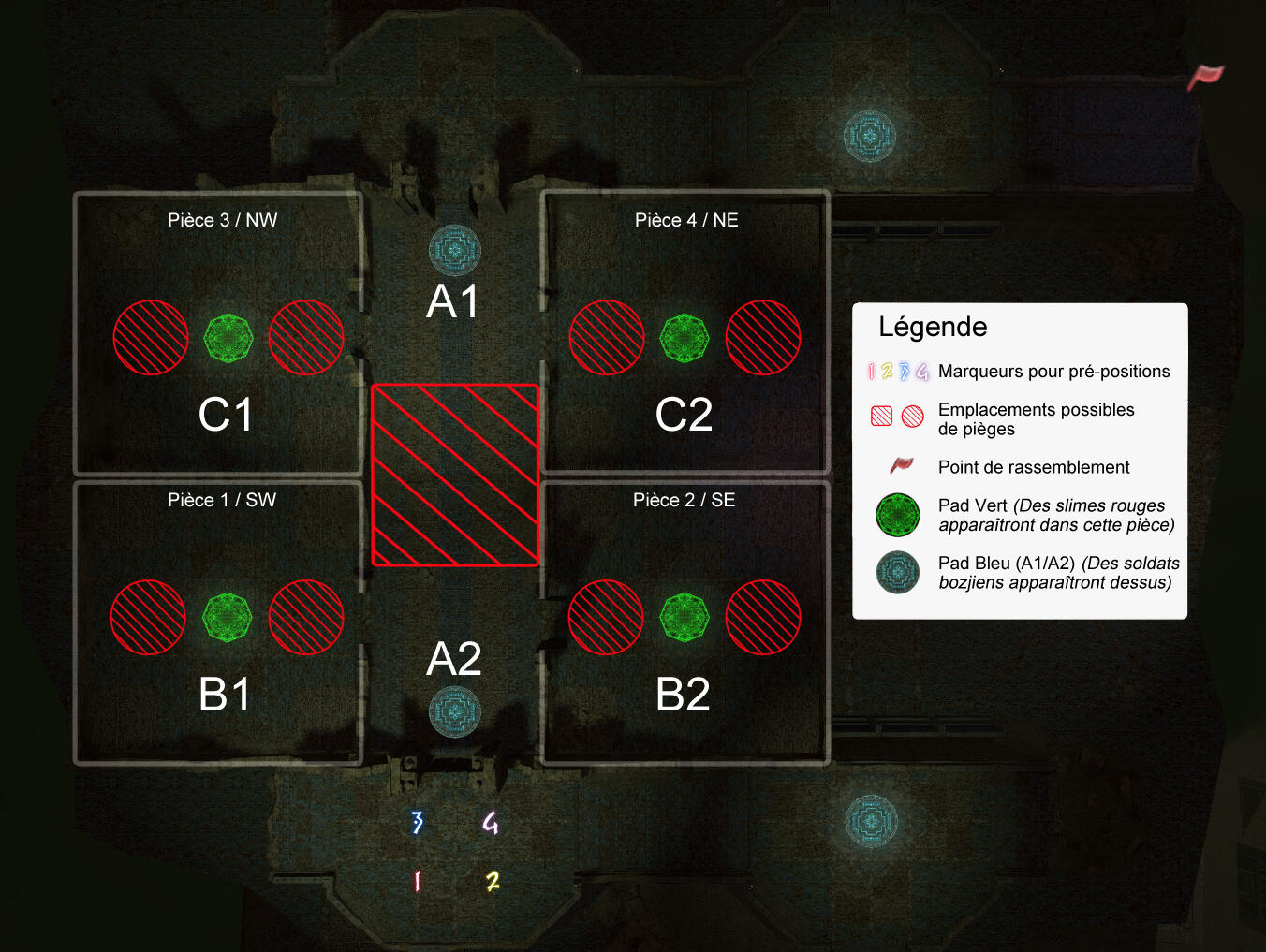Select the green pad in room B2
1266x952 pixels.
click(x=685, y=617)
